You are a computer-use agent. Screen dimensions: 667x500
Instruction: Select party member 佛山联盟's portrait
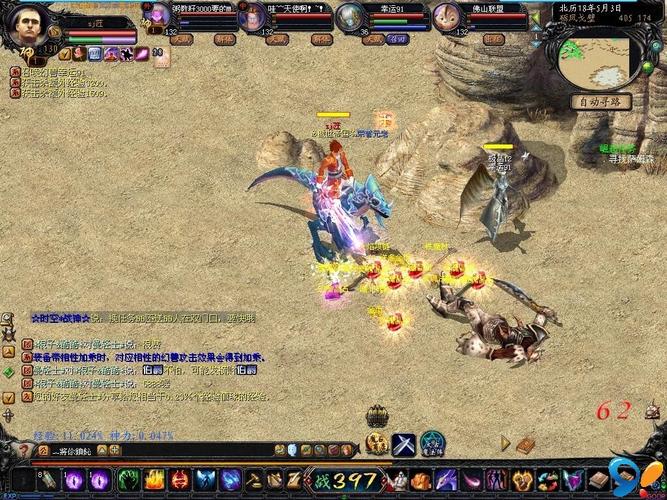(x=447, y=17)
